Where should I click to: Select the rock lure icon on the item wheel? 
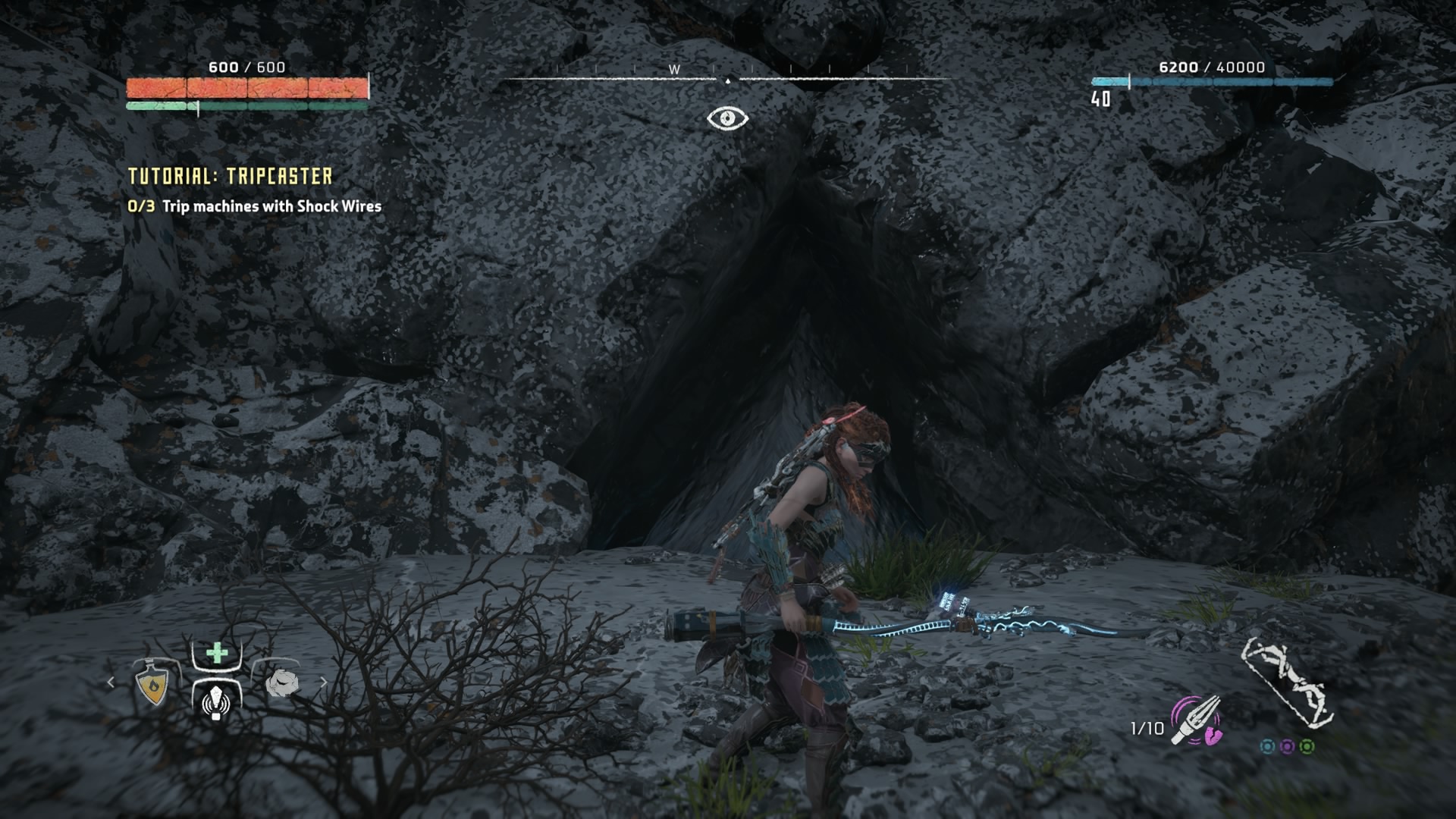(x=283, y=684)
